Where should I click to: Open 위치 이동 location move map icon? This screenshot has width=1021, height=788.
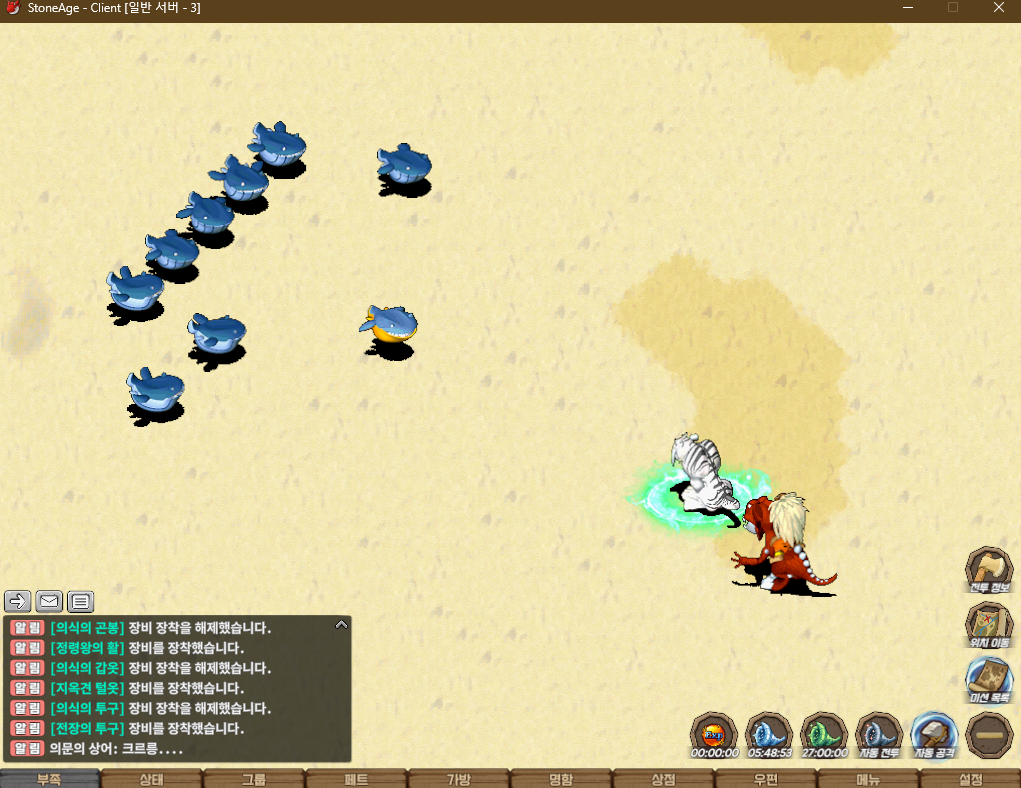tap(989, 625)
